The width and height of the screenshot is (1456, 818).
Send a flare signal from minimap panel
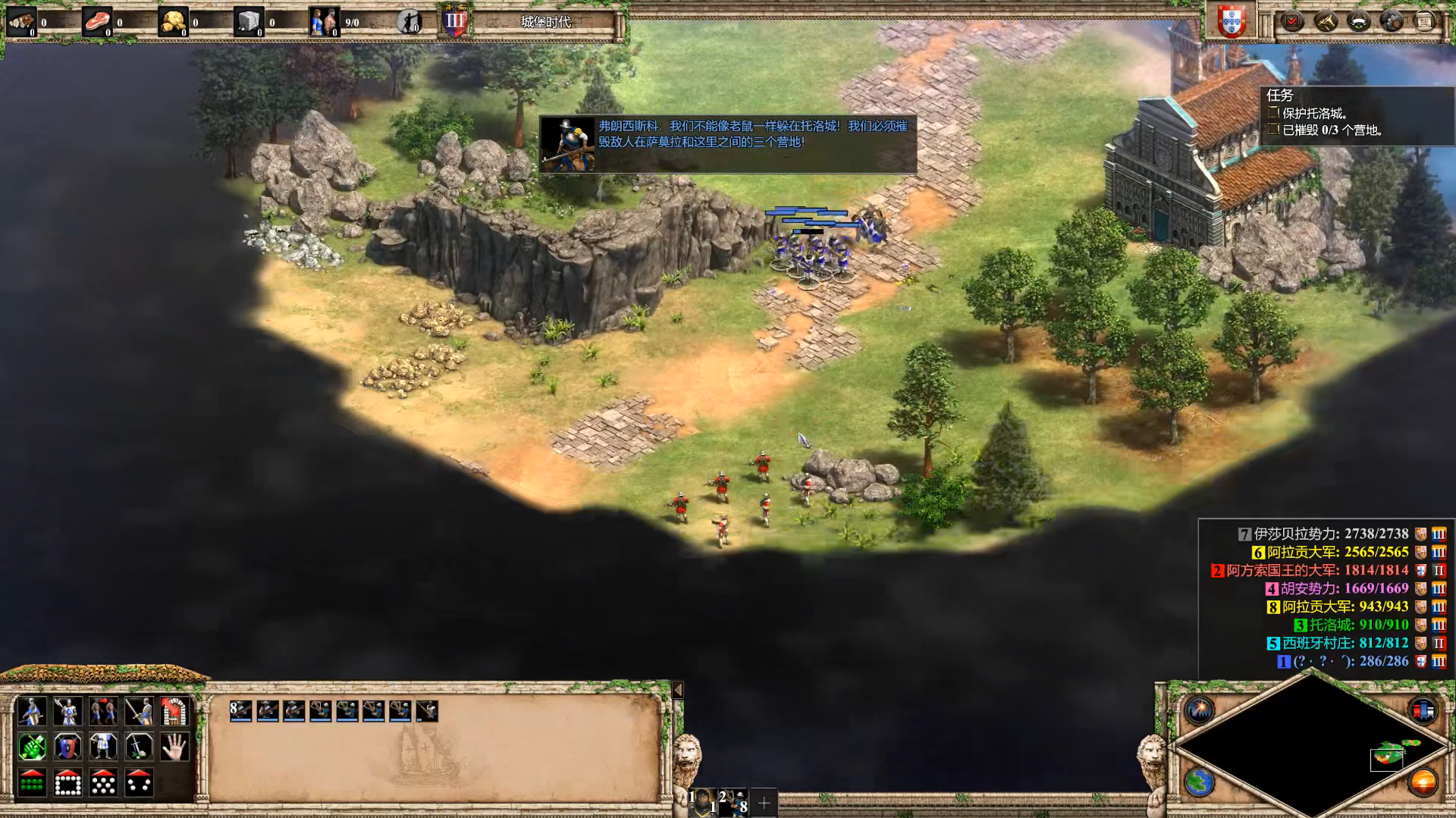1200,710
